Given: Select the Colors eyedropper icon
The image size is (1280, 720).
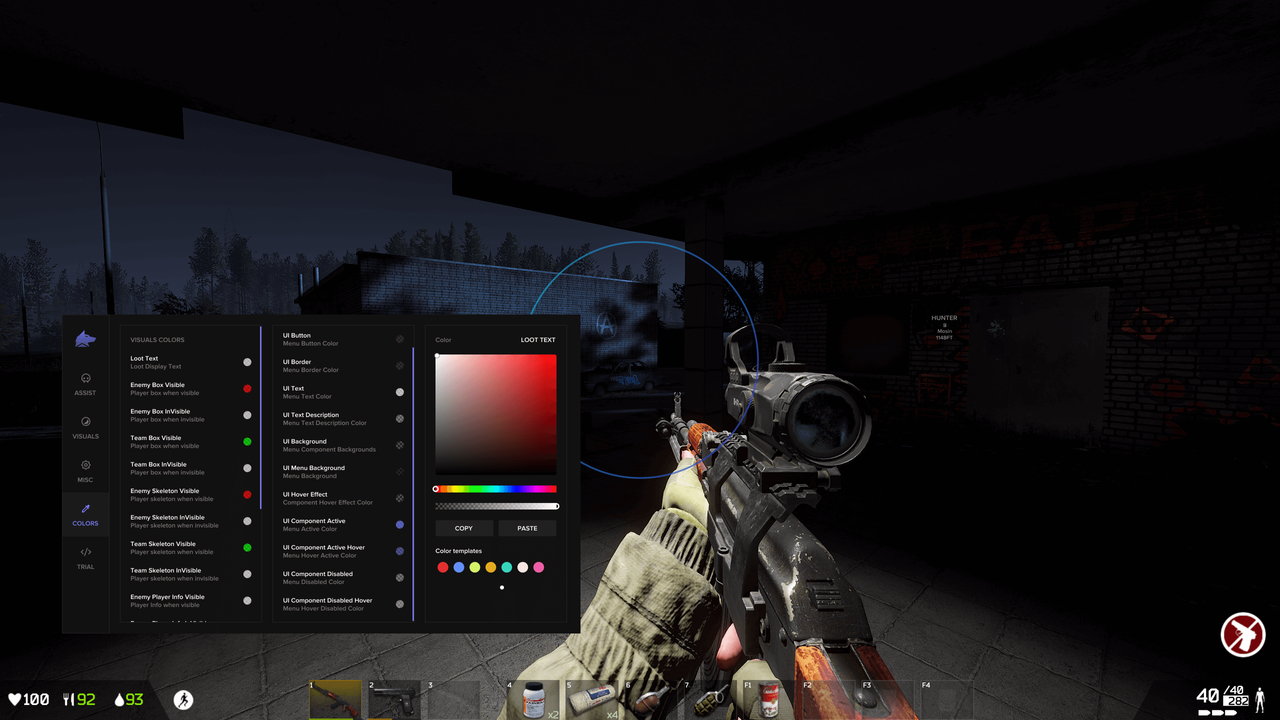Looking at the screenshot, I should tap(85, 510).
